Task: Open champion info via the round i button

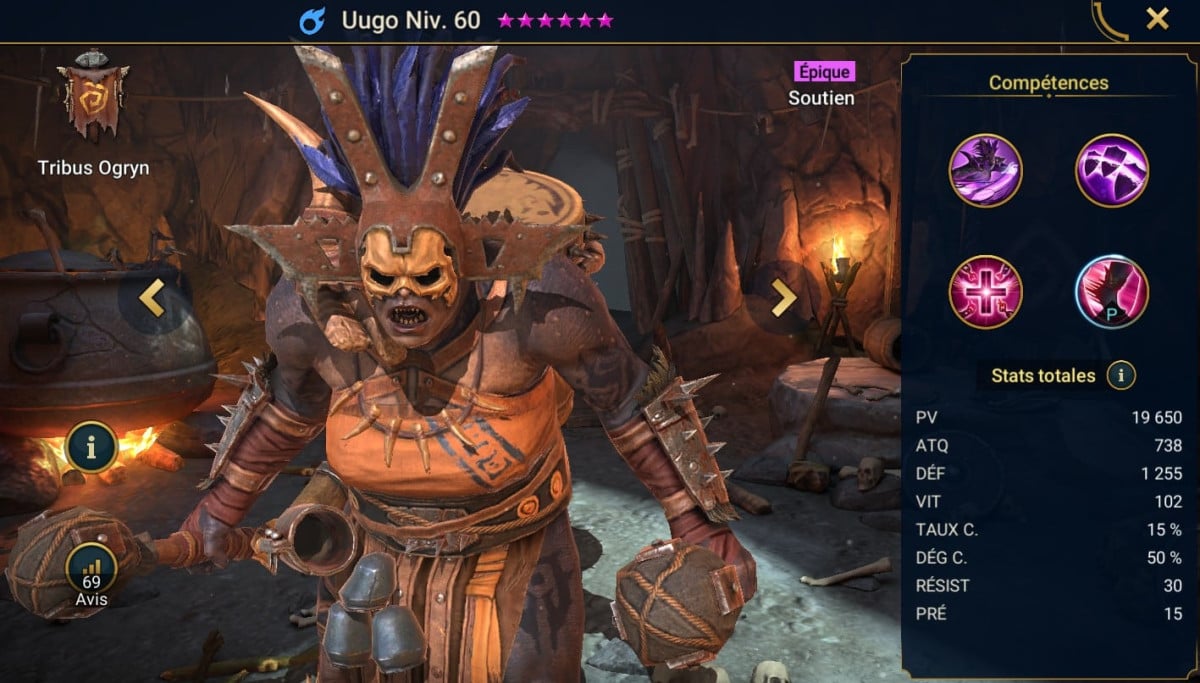Action: pyautogui.click(x=93, y=447)
